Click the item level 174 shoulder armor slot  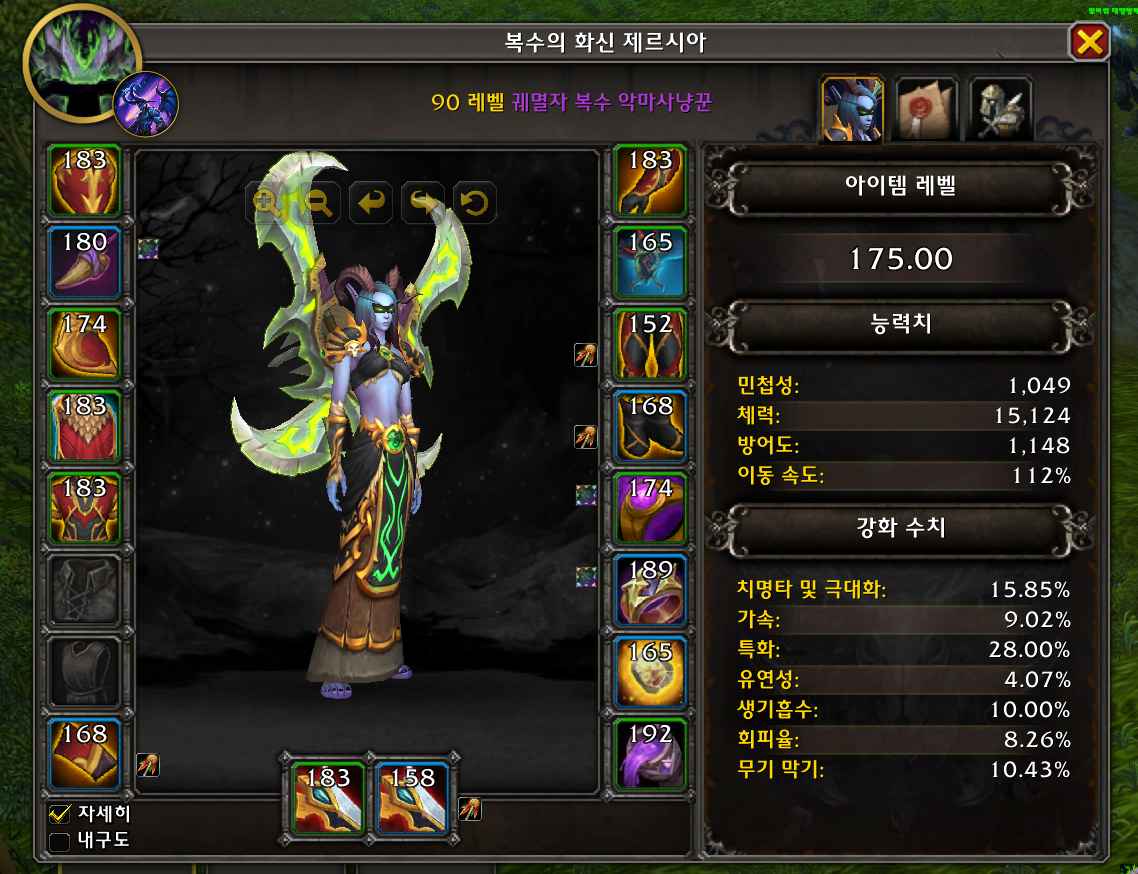click(85, 344)
